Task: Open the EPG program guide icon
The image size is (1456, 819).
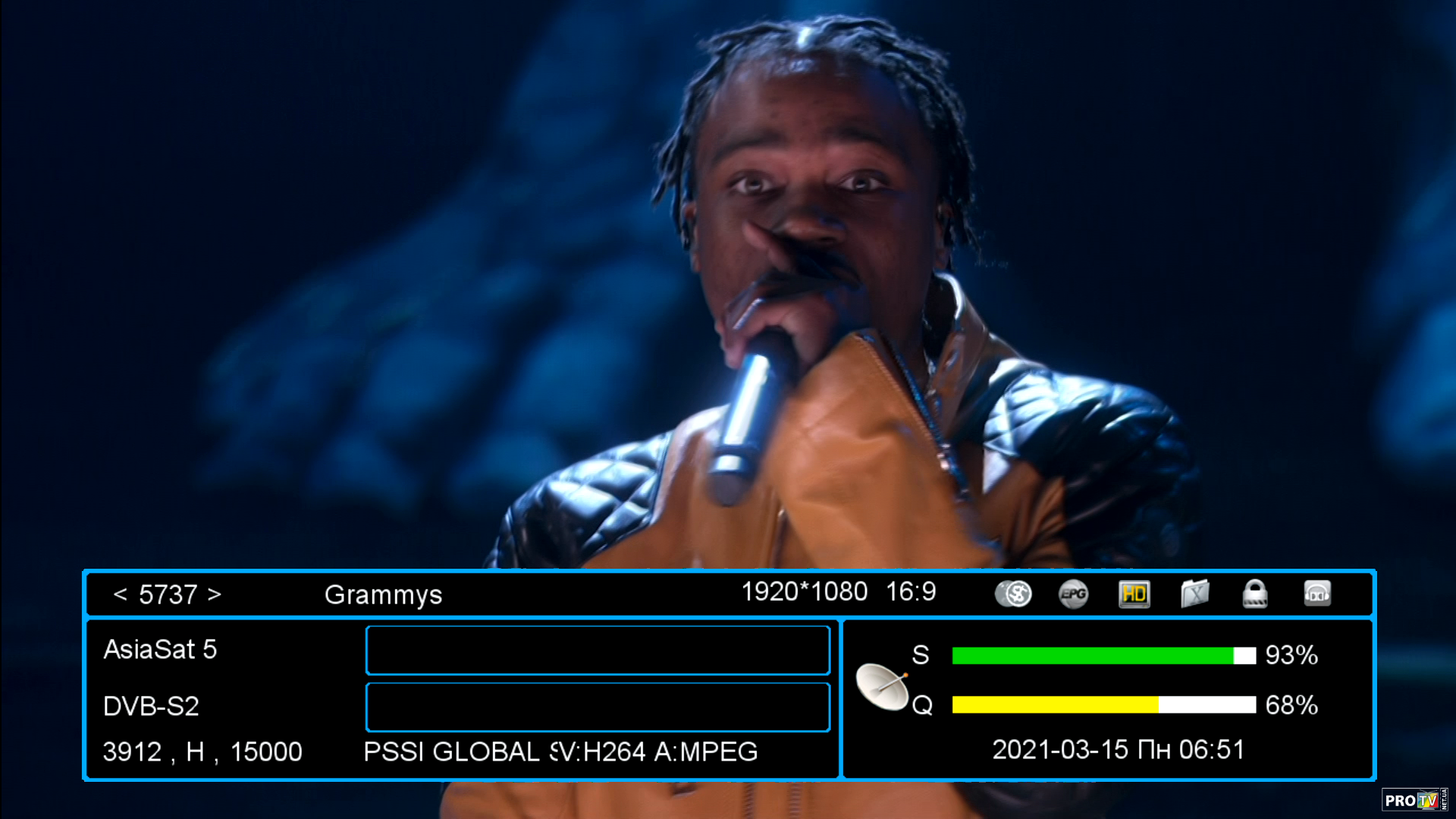Action: pyautogui.click(x=1073, y=594)
